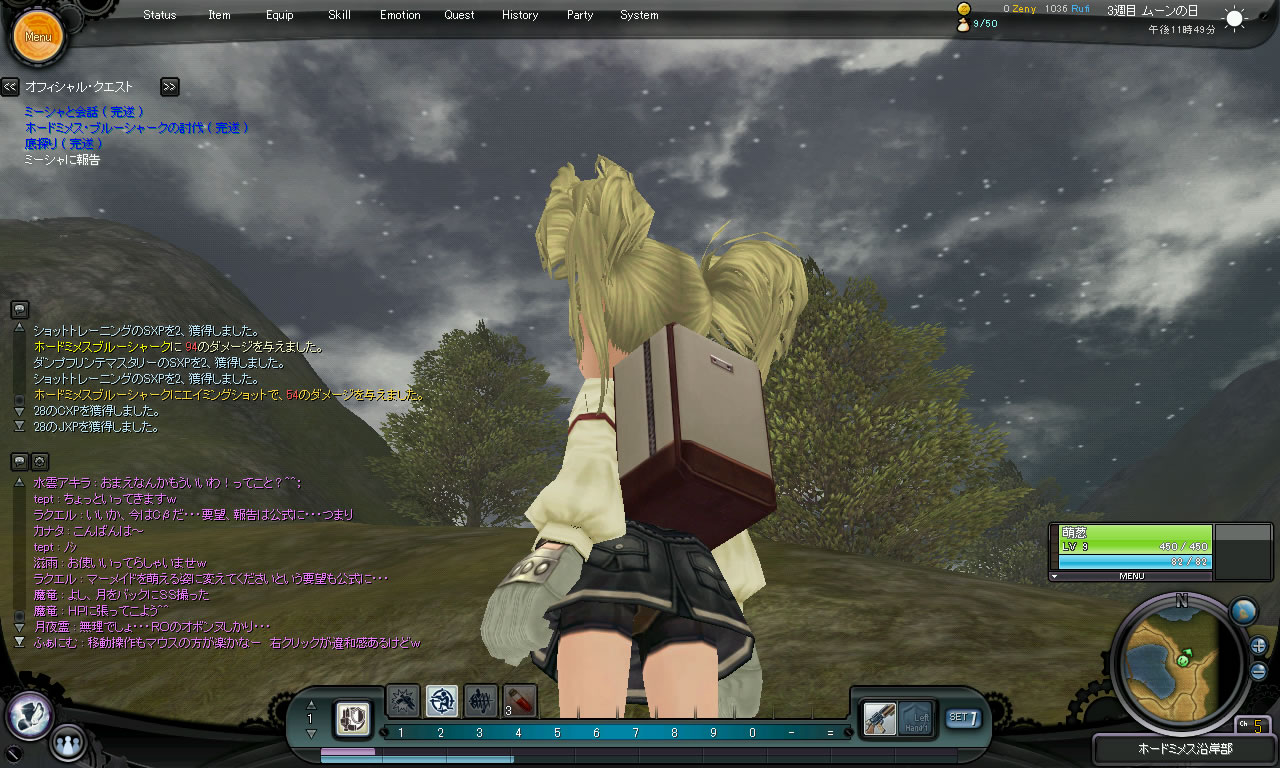Select the red shotgun shell hotbar slot
Screen dimensions: 1280x768
520,700
